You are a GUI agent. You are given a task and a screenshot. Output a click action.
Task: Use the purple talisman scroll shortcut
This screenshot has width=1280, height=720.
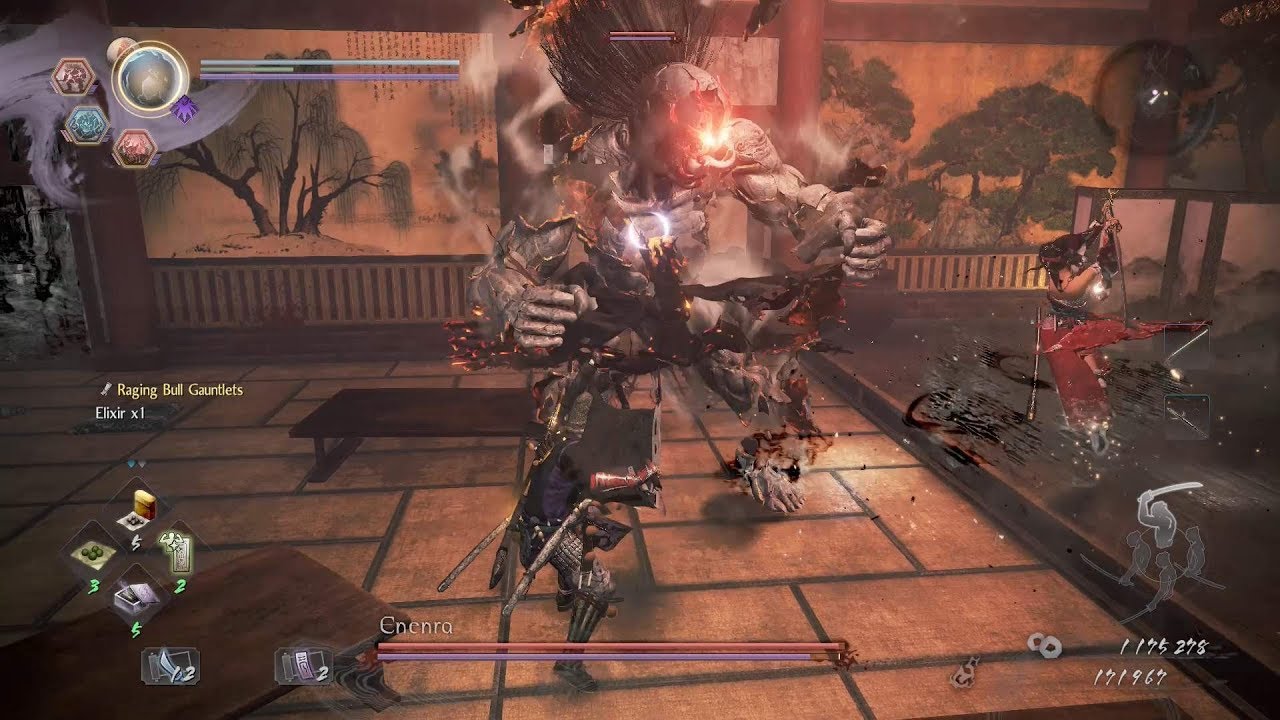[x=300, y=667]
